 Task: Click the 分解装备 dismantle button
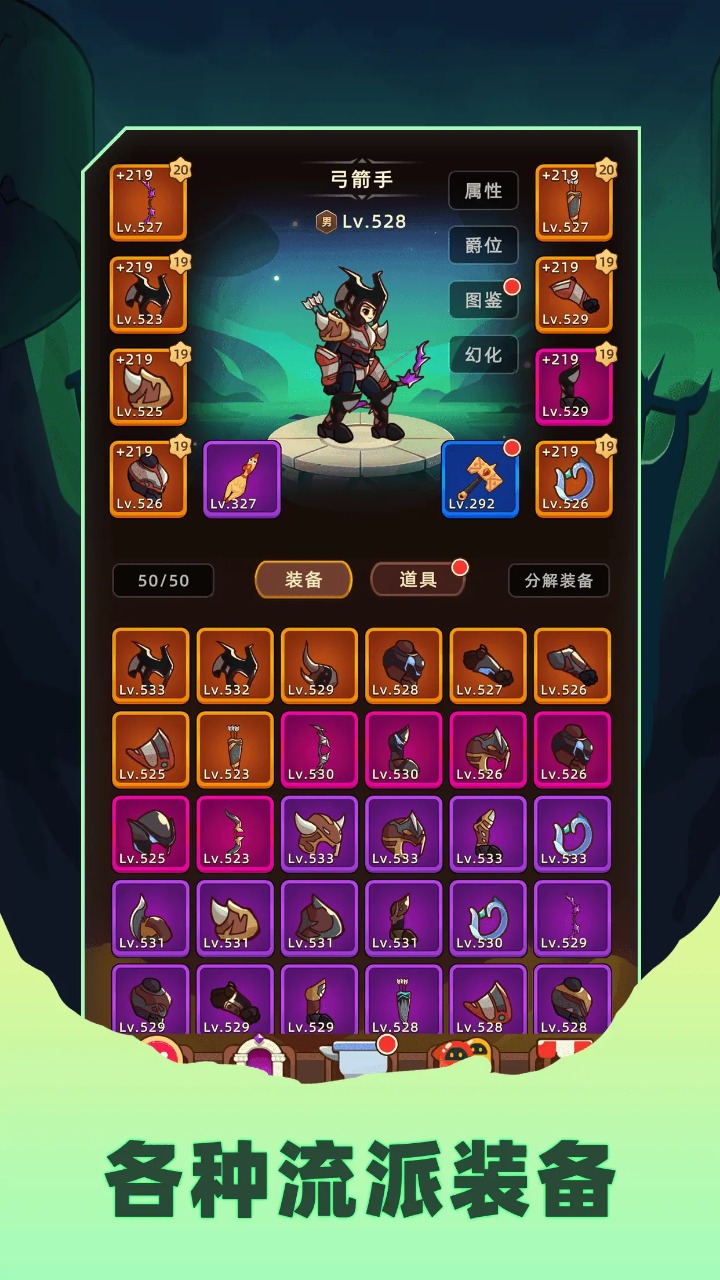pyautogui.click(x=558, y=580)
